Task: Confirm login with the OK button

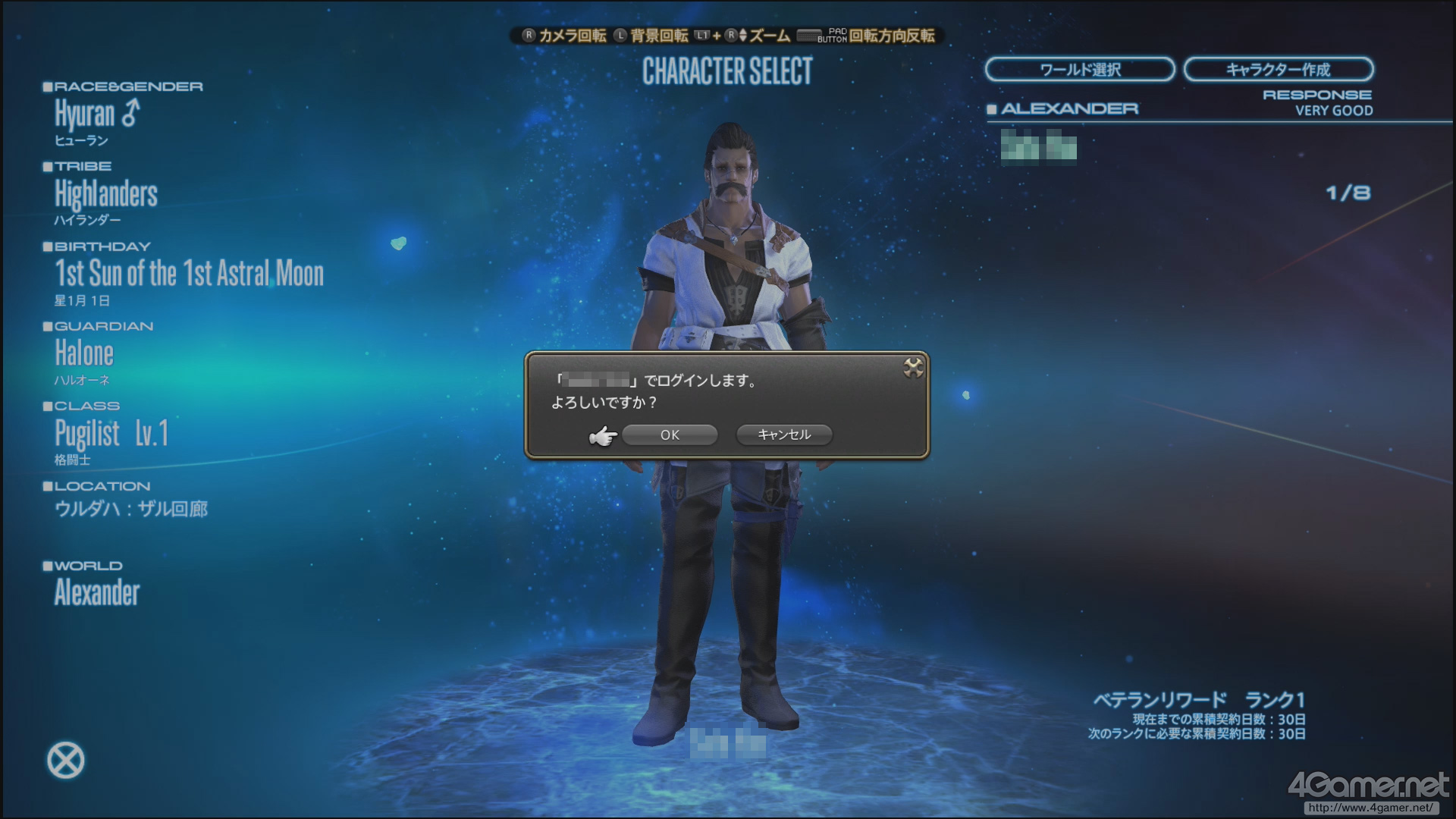Action: point(670,435)
